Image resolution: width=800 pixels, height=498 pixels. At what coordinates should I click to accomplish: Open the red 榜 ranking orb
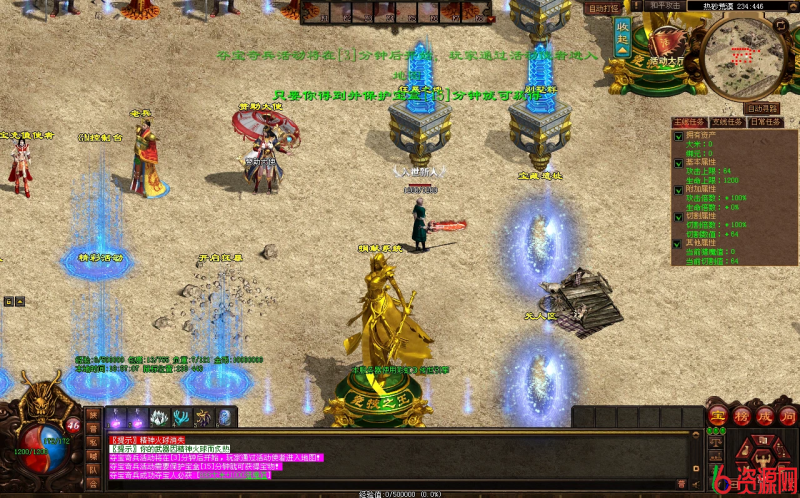coord(740,415)
